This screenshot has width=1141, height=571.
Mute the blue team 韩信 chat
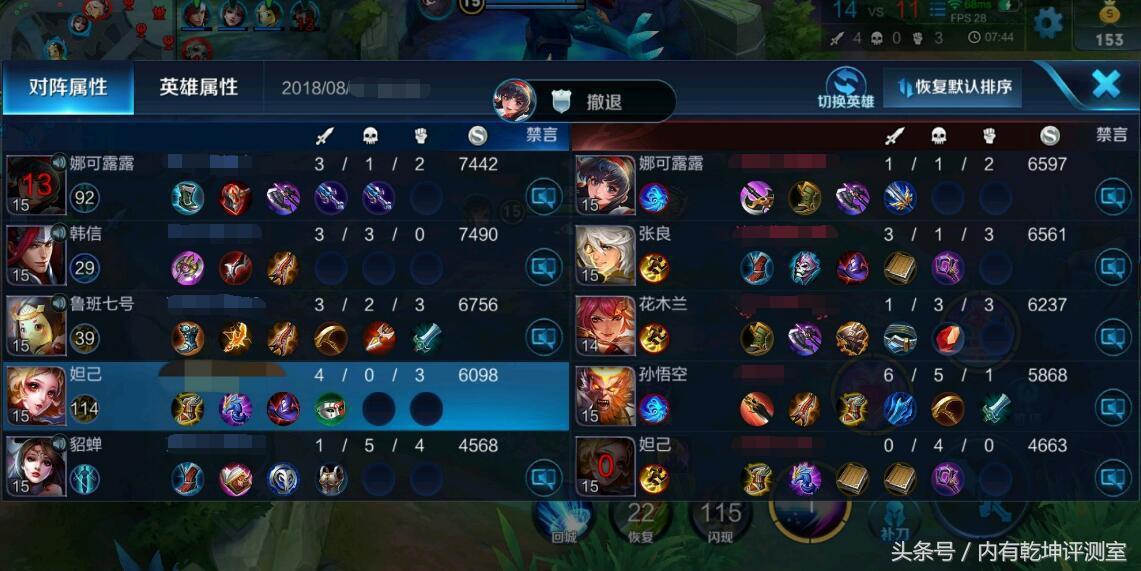pyautogui.click(x=544, y=267)
